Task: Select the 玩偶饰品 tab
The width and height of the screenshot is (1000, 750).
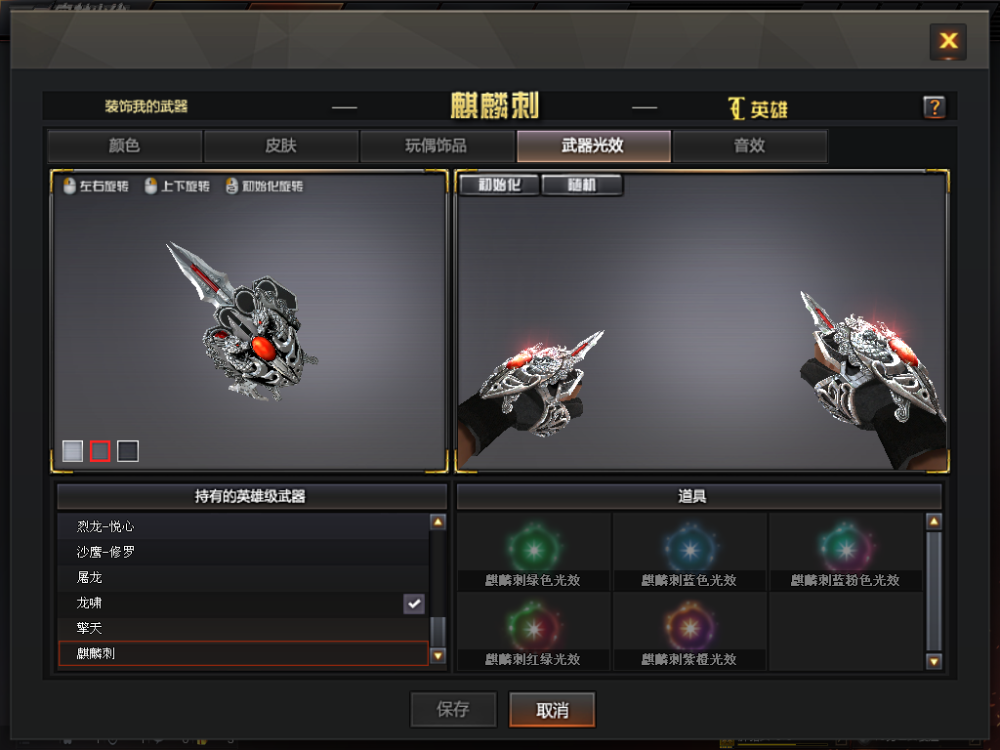Action: (x=436, y=146)
